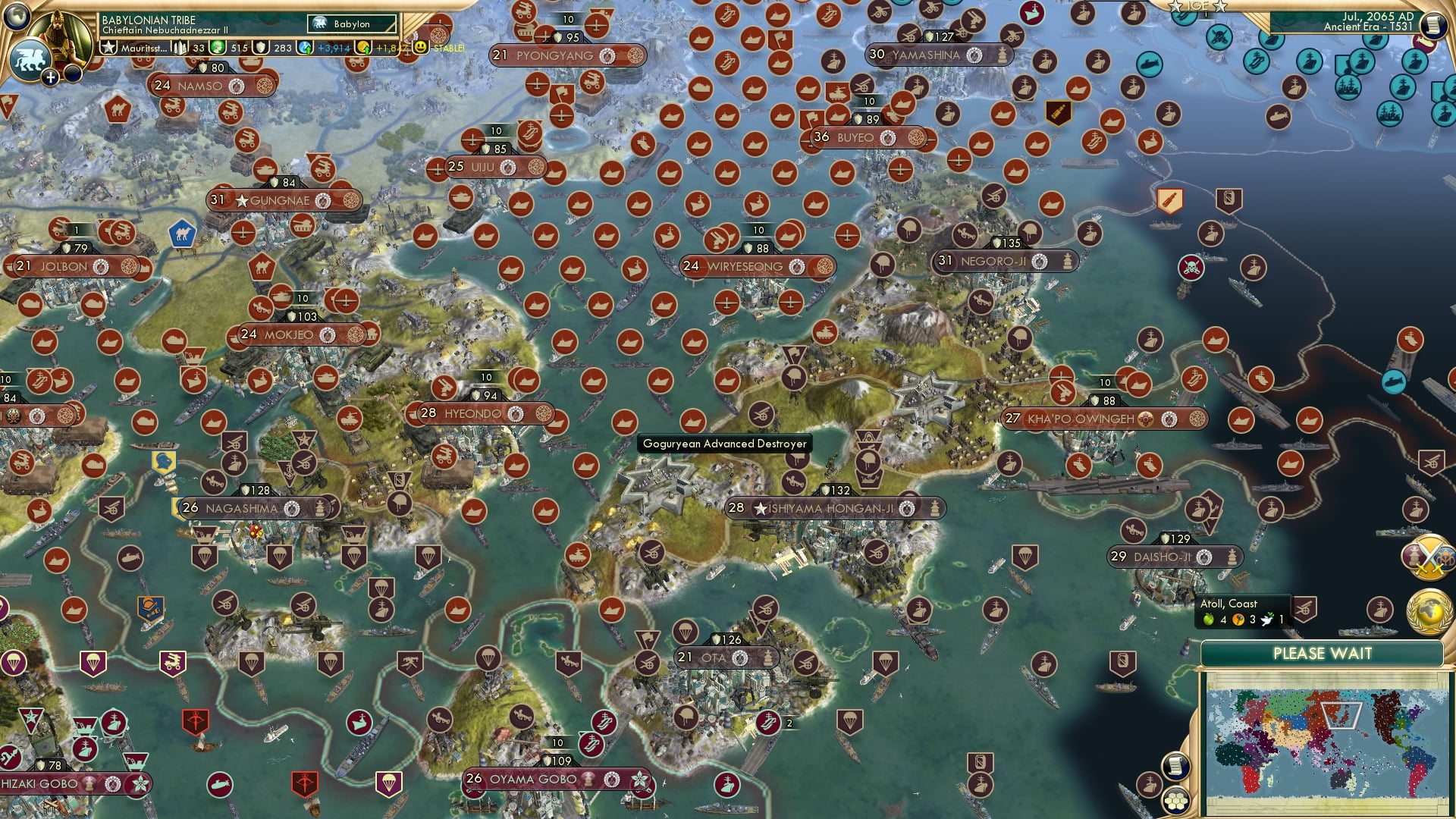Click the PLEASE WAIT progress banner
This screenshot has height=819, width=1456.
[1323, 651]
